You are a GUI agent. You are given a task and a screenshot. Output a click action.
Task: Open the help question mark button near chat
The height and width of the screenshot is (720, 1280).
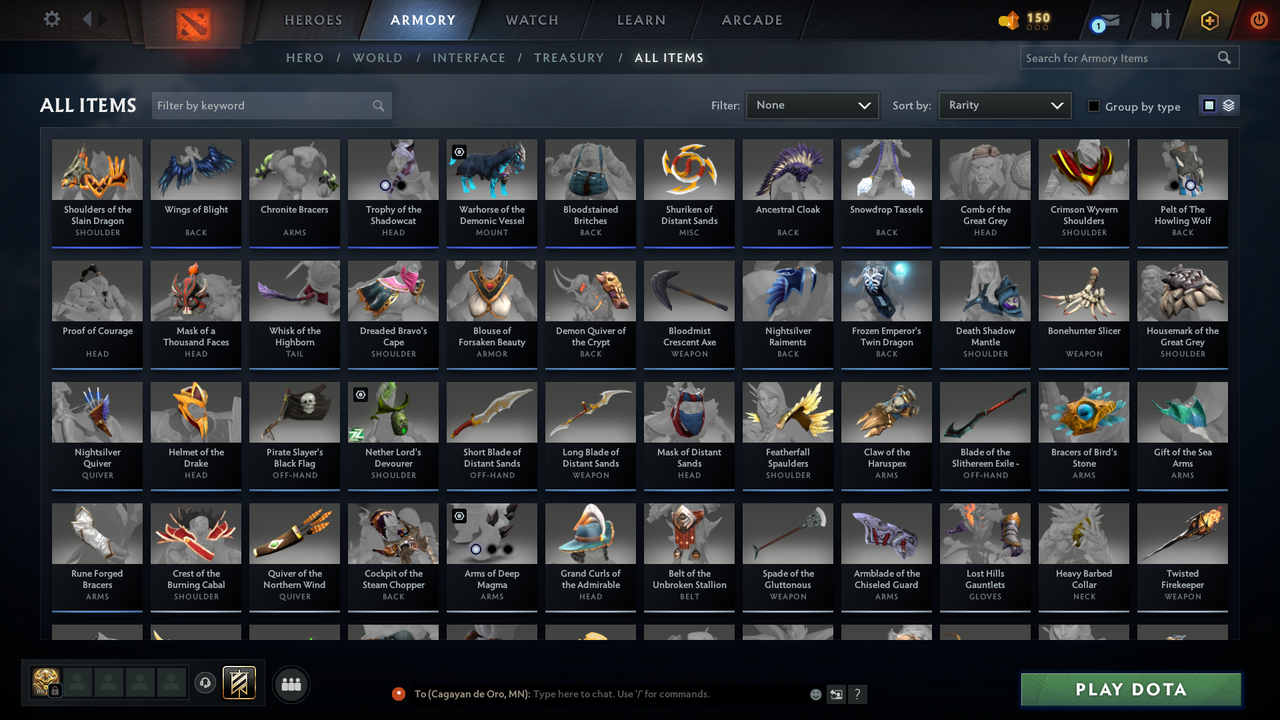click(x=857, y=693)
